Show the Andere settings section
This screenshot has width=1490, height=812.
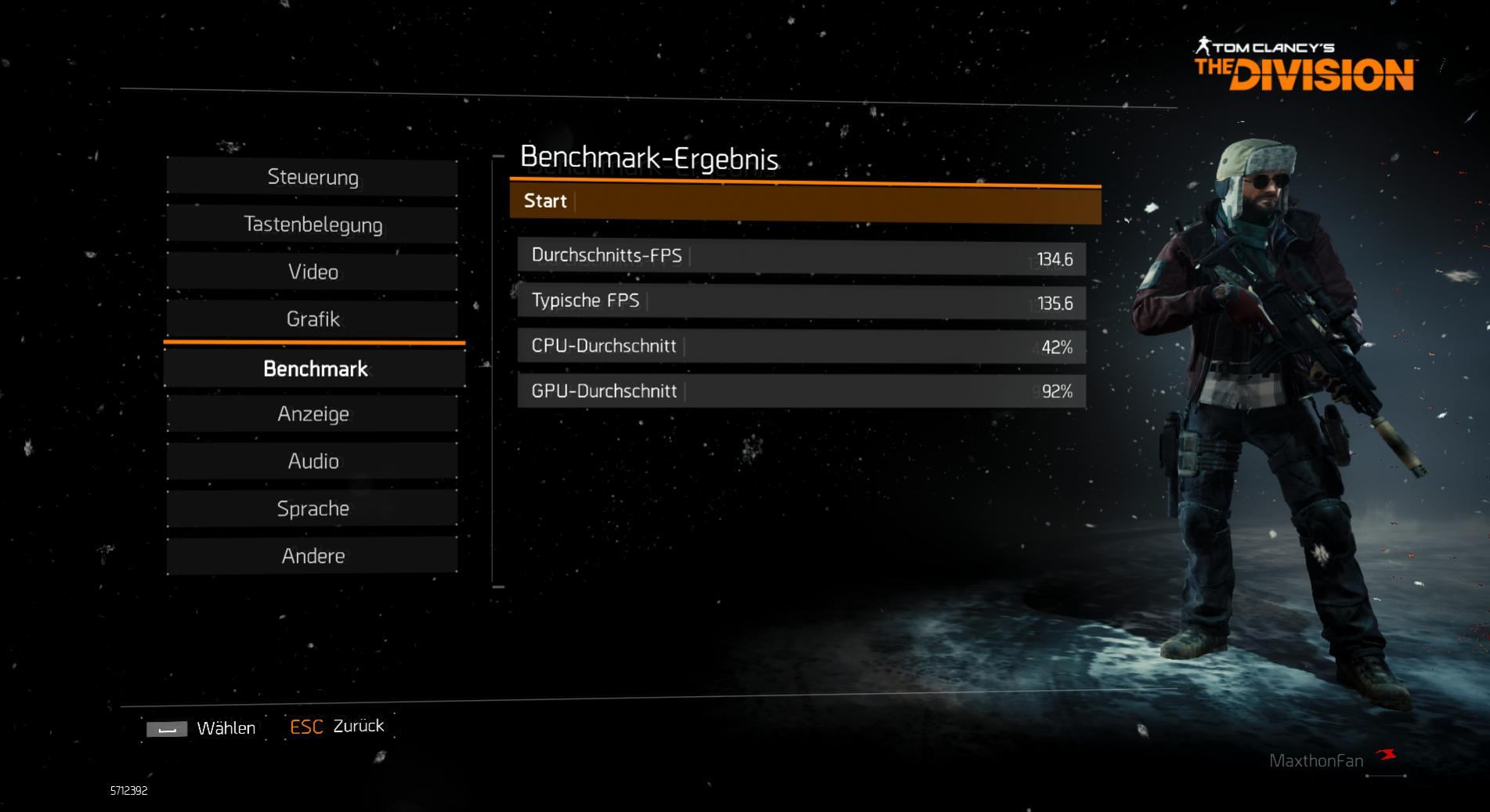(313, 556)
